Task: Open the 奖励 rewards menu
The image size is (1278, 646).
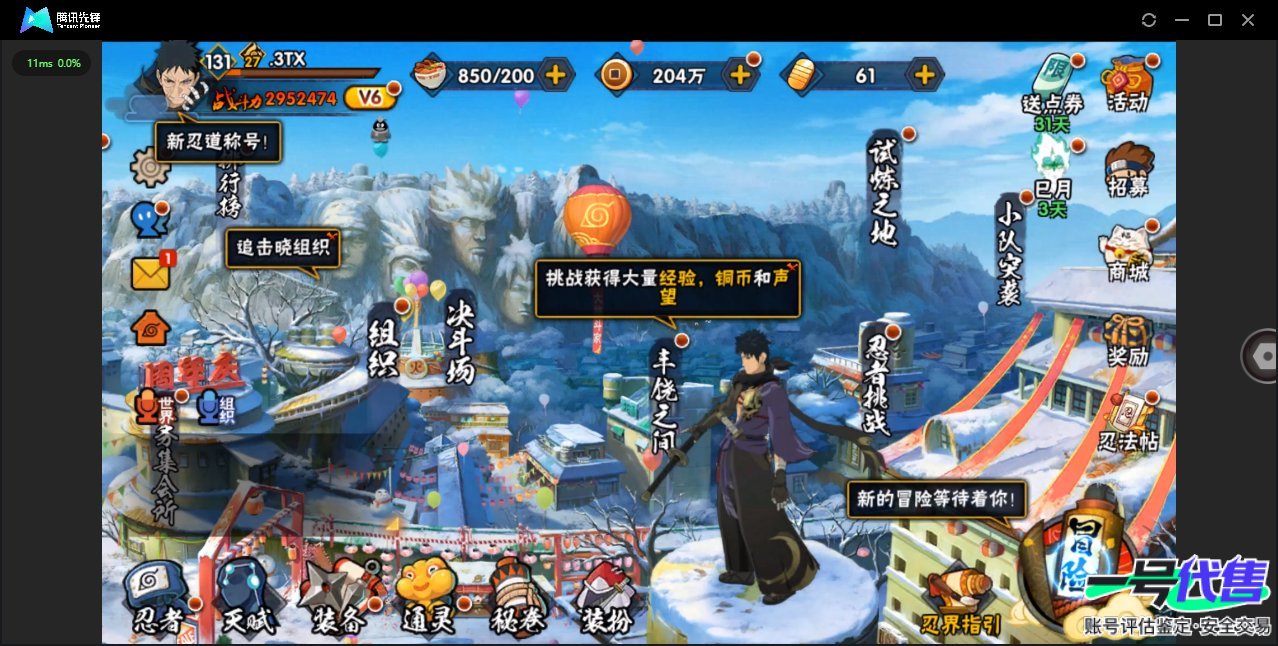Action: pyautogui.click(x=1128, y=340)
